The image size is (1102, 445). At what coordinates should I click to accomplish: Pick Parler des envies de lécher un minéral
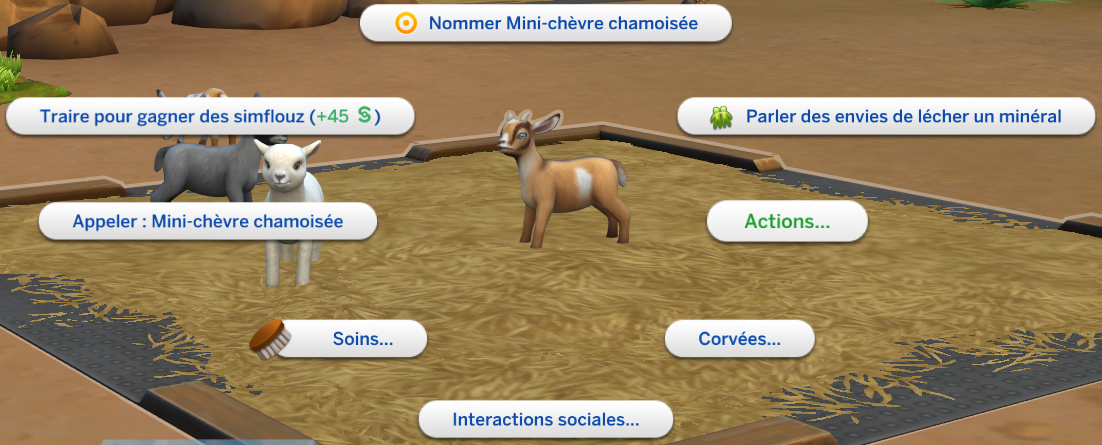click(x=888, y=116)
